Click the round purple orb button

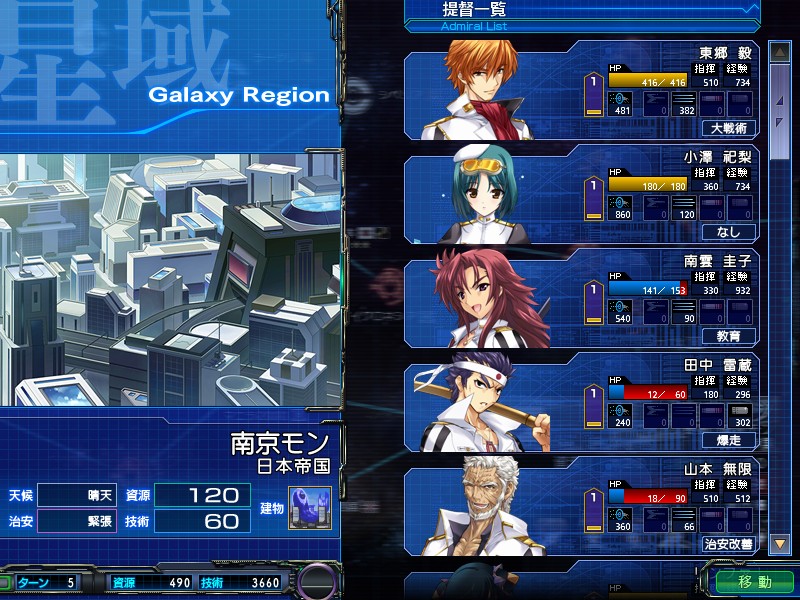pos(319,582)
